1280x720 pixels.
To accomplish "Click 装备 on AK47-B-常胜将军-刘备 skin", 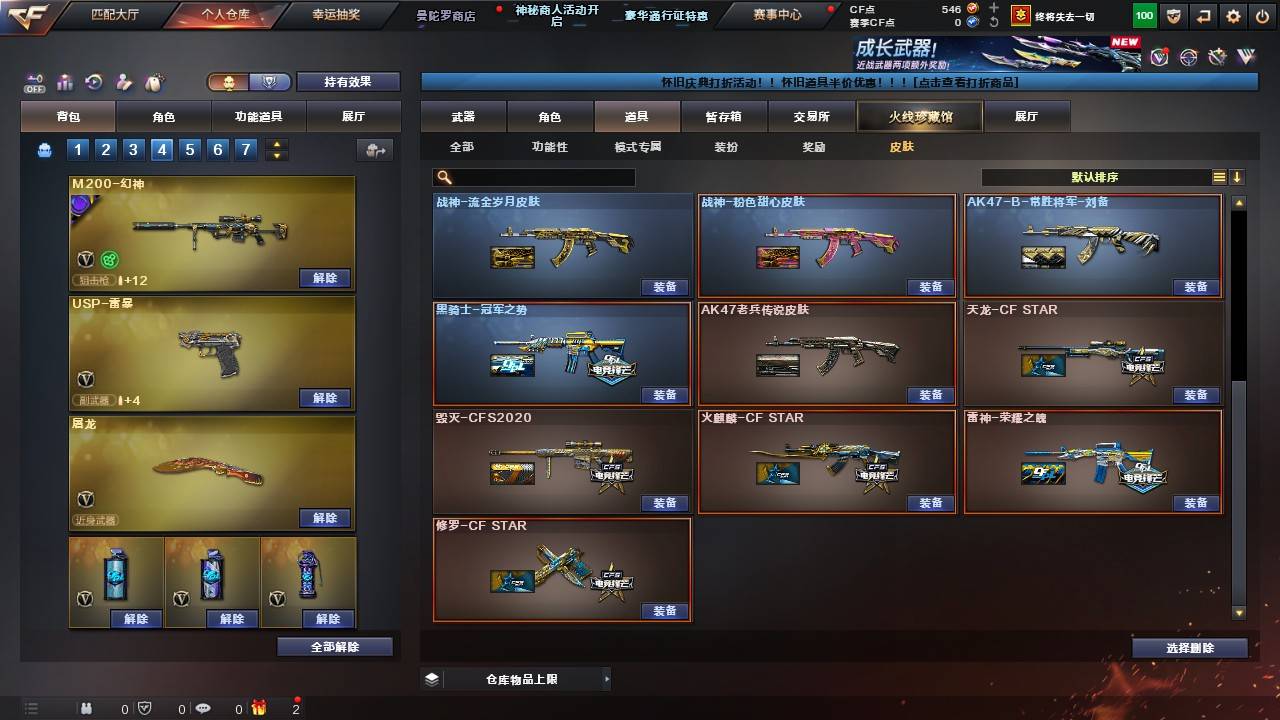I will [1197, 287].
